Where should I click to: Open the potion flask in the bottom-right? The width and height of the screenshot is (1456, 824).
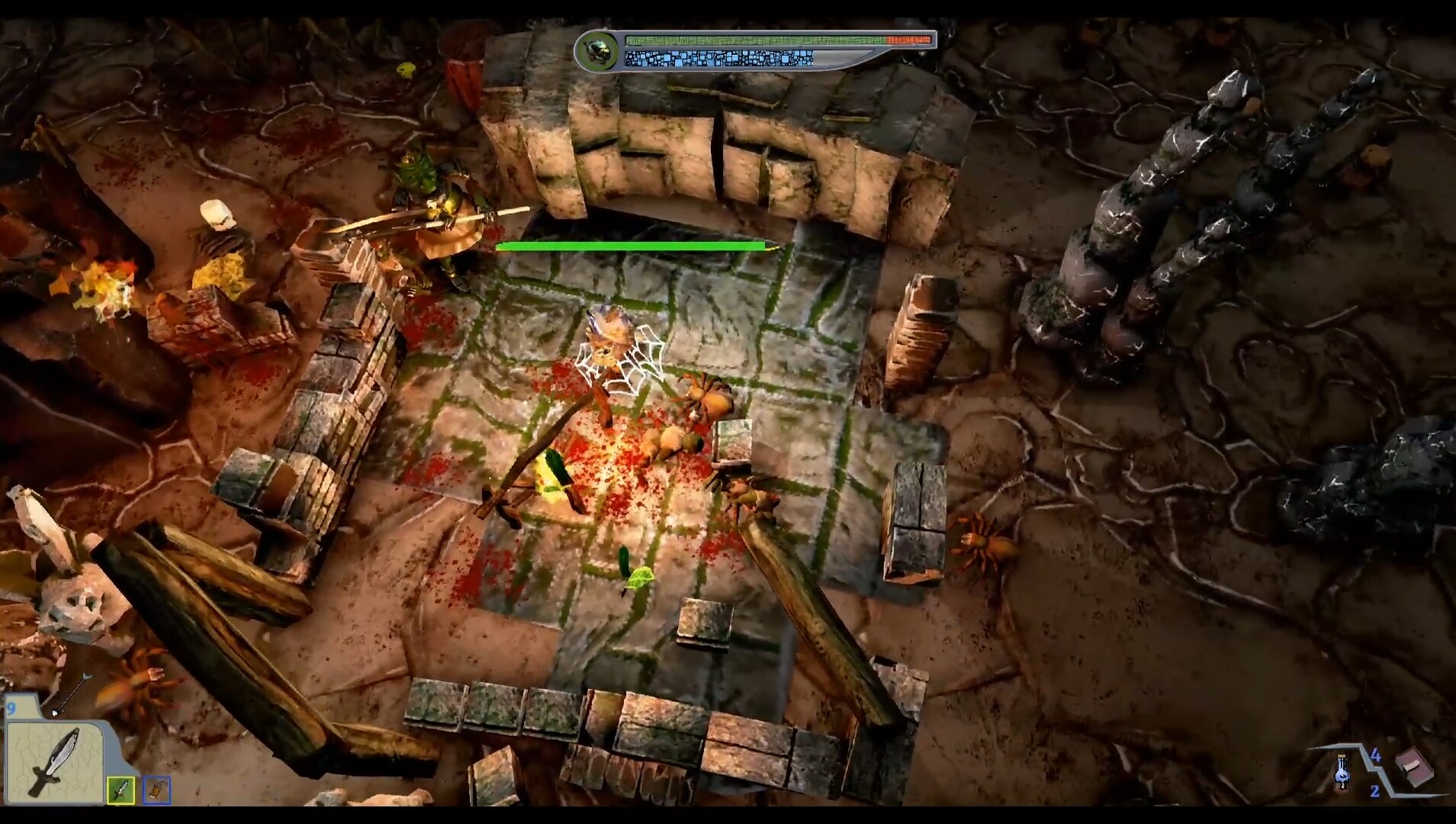1343,771
